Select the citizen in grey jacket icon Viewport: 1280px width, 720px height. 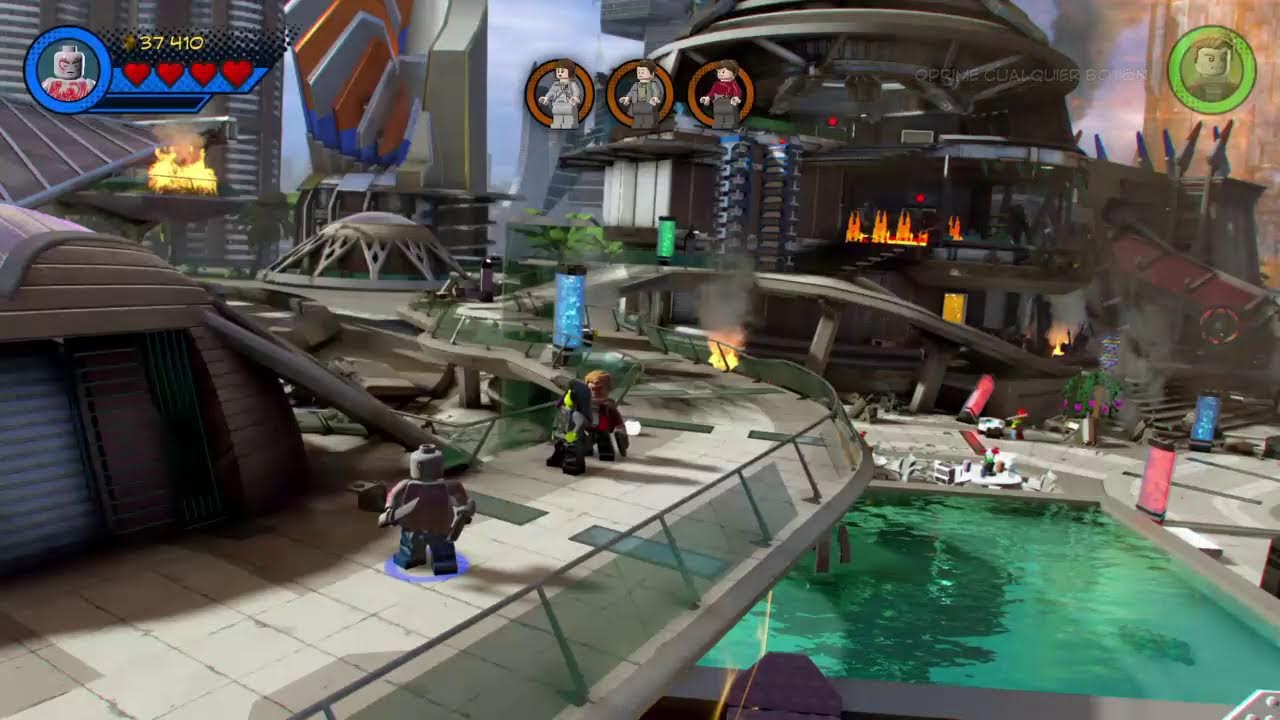tap(640, 94)
